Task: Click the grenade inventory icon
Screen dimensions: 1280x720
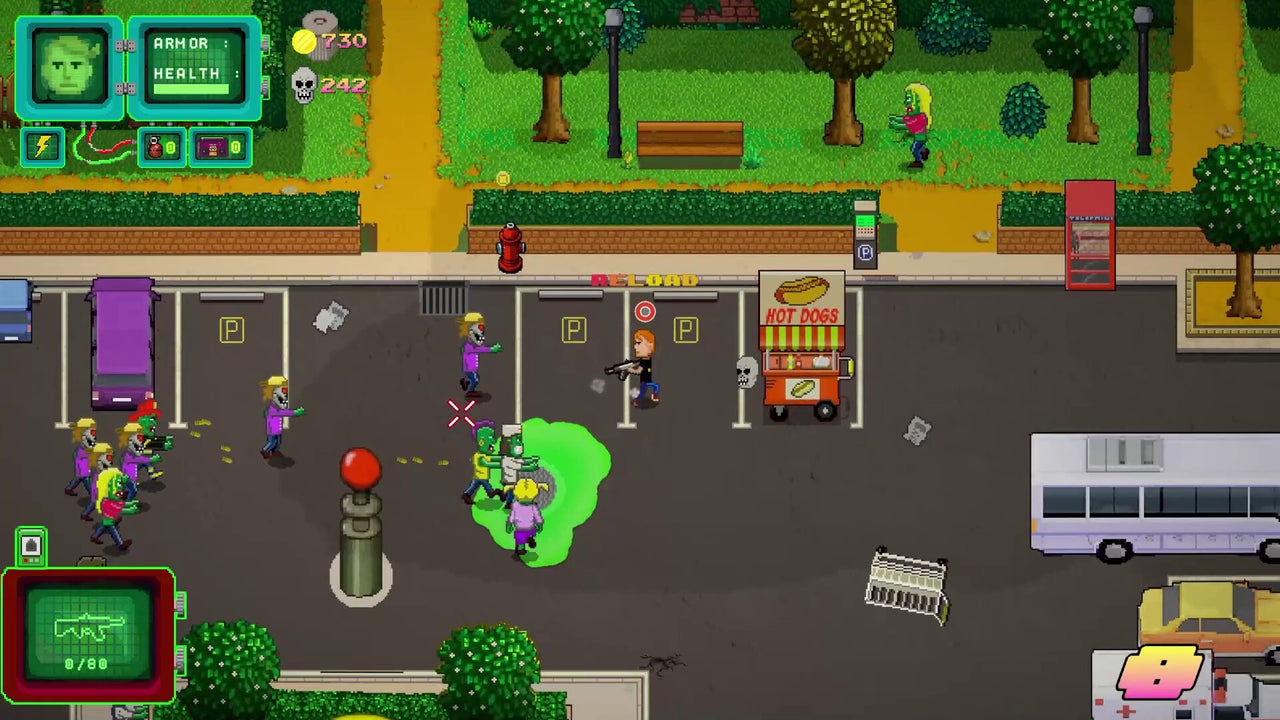Action: [x=155, y=147]
